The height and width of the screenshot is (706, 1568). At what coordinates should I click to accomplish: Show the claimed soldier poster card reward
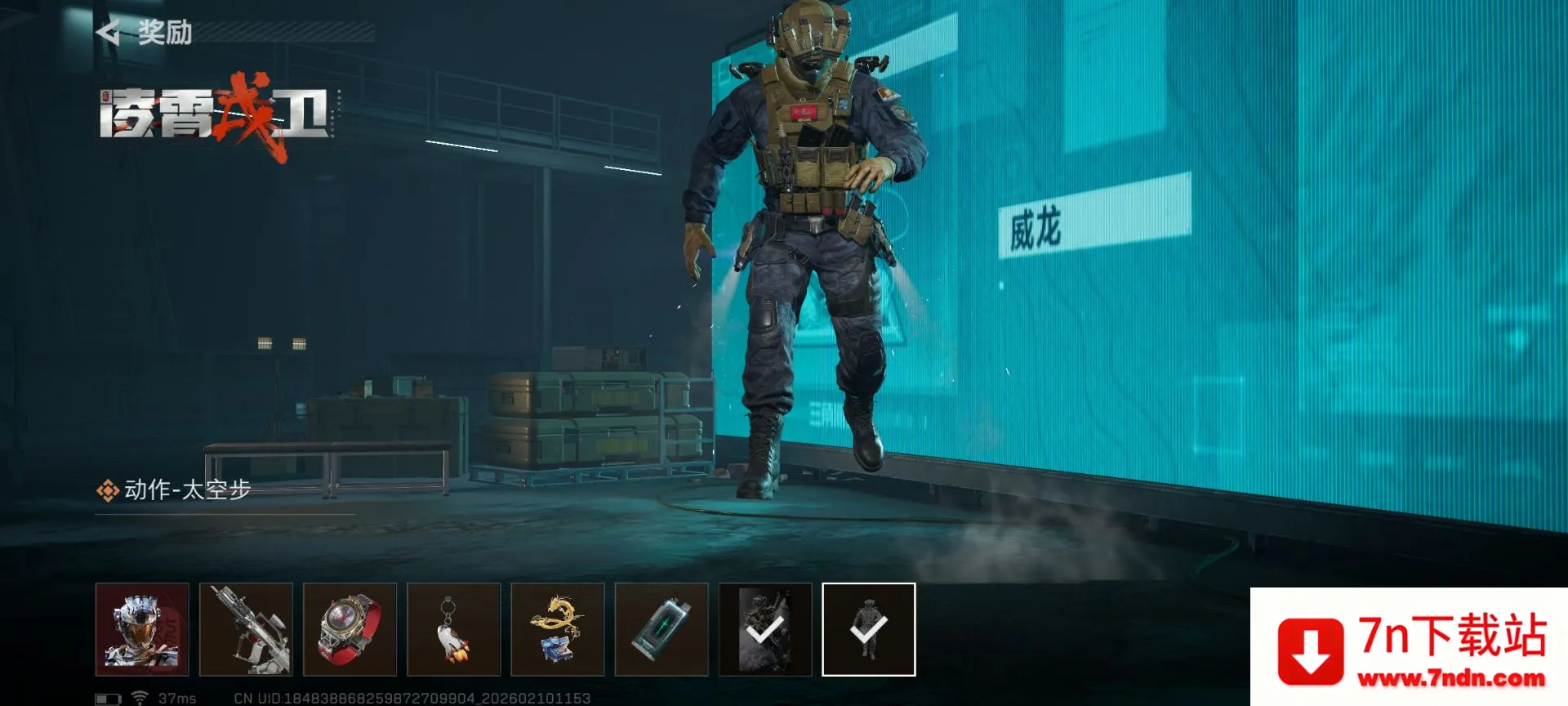(x=765, y=629)
